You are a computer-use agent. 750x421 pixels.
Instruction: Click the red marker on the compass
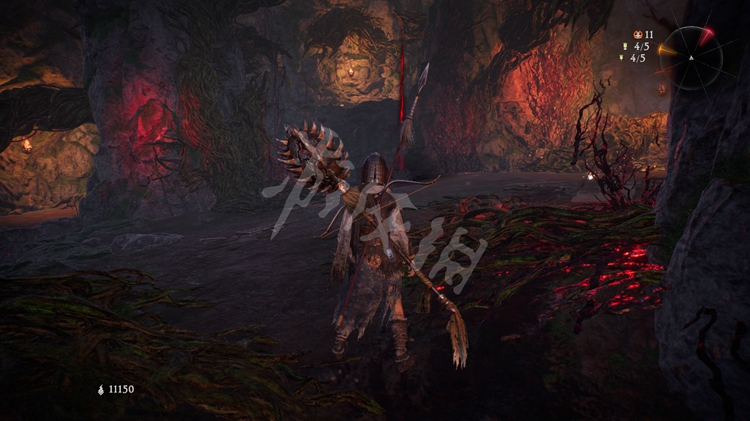point(706,37)
